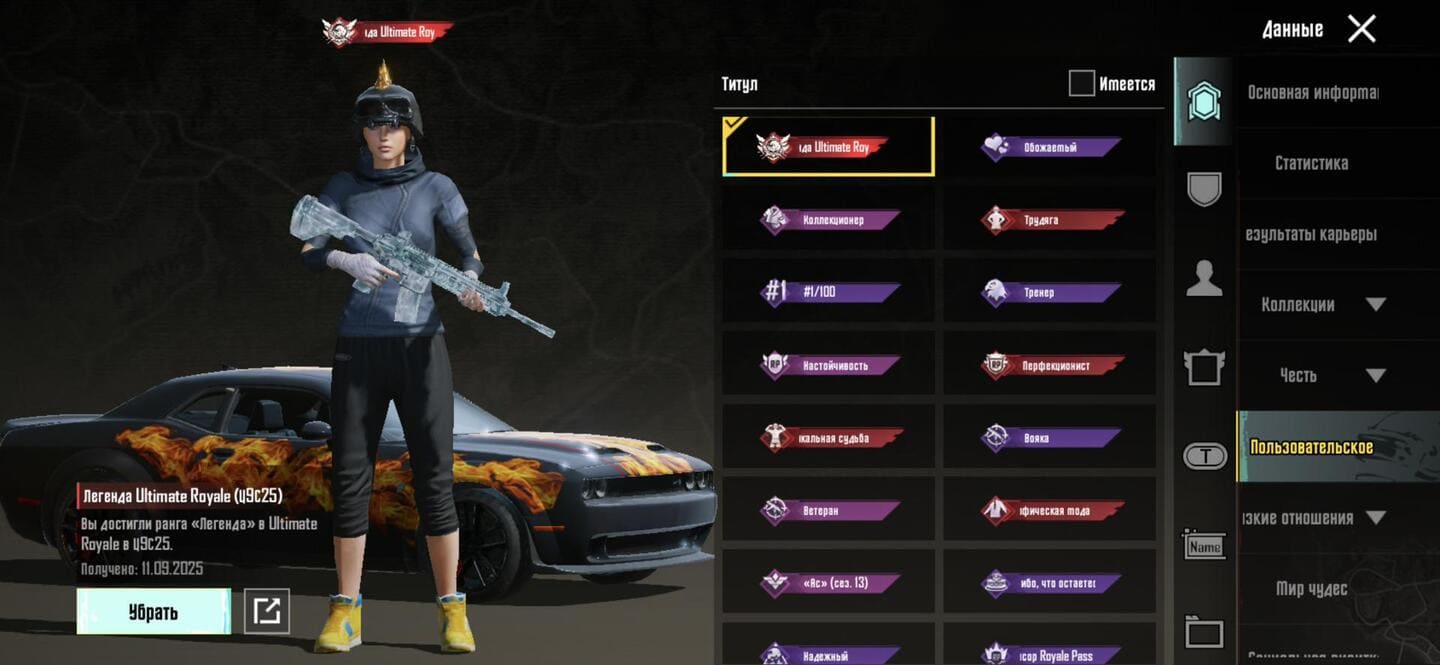Switch to the shield icon tab

click(1204, 189)
